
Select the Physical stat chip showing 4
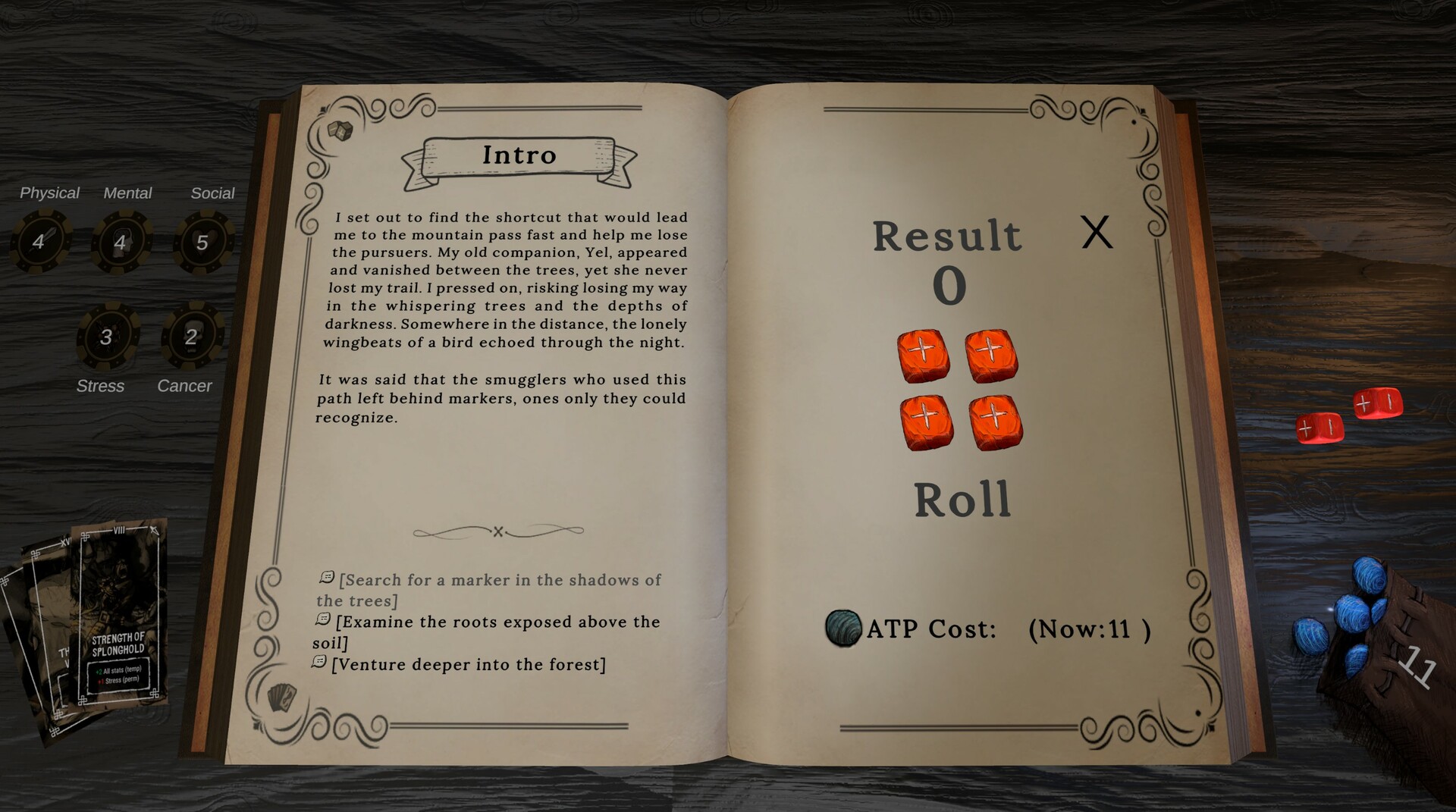tap(42, 241)
